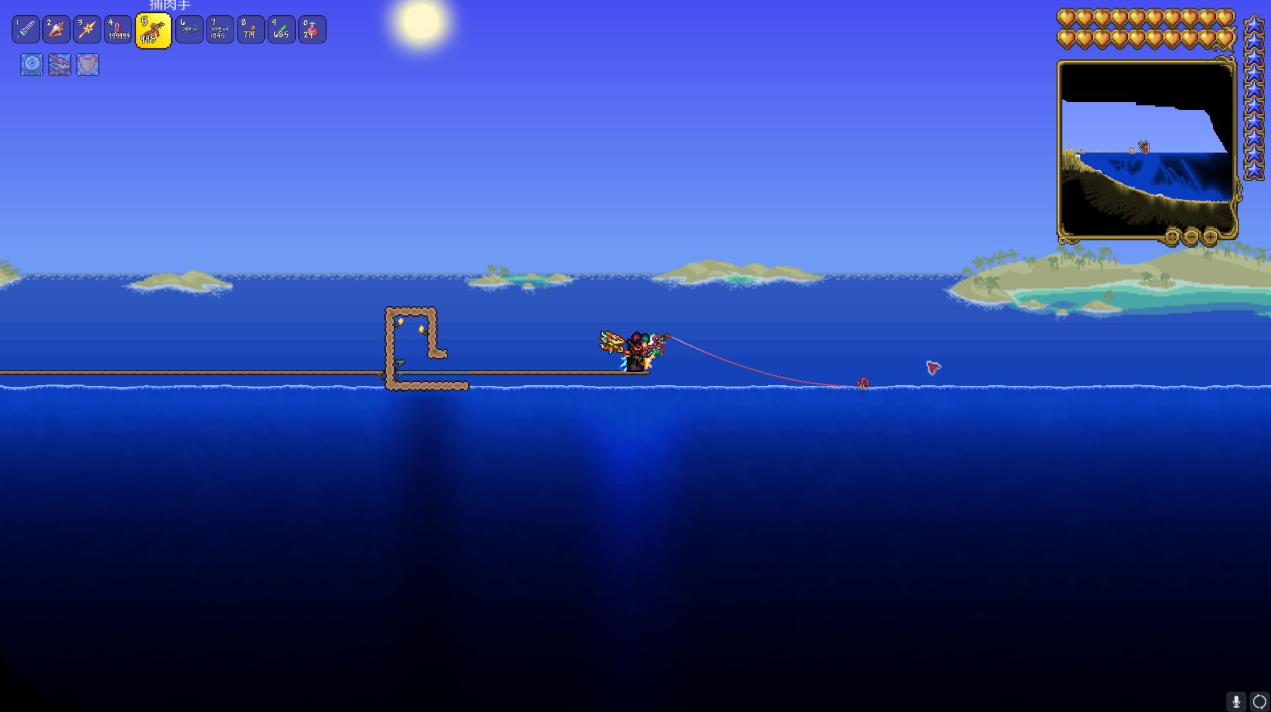Click the ocean minimap

pyautogui.click(x=1146, y=150)
